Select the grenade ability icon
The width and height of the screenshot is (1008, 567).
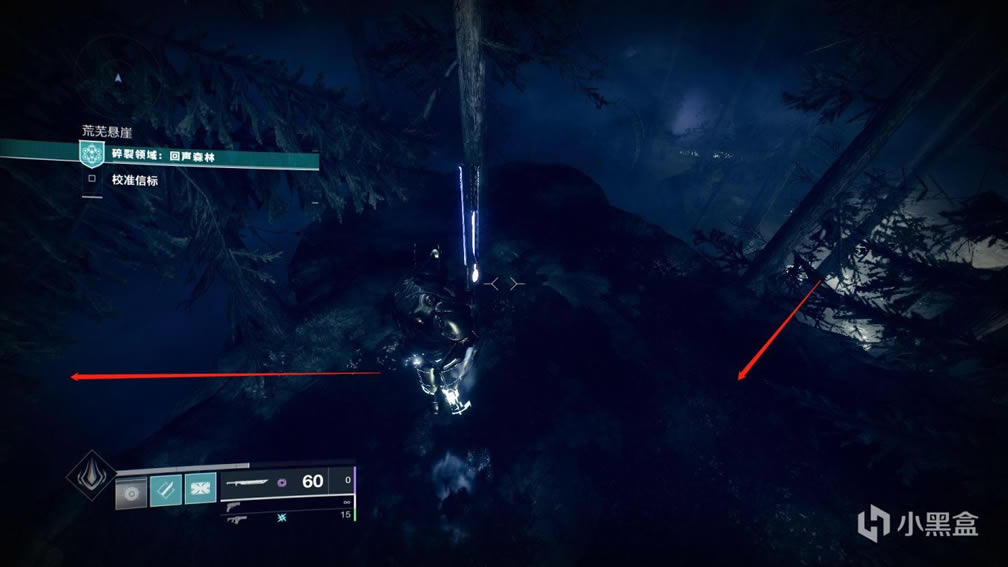point(131,491)
